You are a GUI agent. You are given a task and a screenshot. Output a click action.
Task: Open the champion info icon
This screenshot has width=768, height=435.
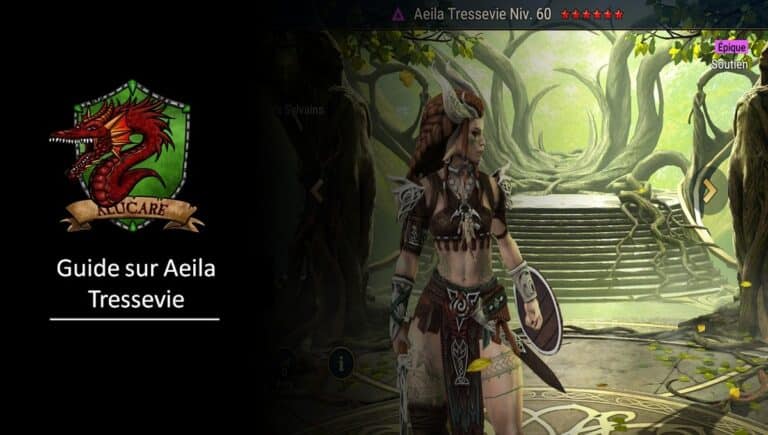pyautogui.click(x=341, y=362)
